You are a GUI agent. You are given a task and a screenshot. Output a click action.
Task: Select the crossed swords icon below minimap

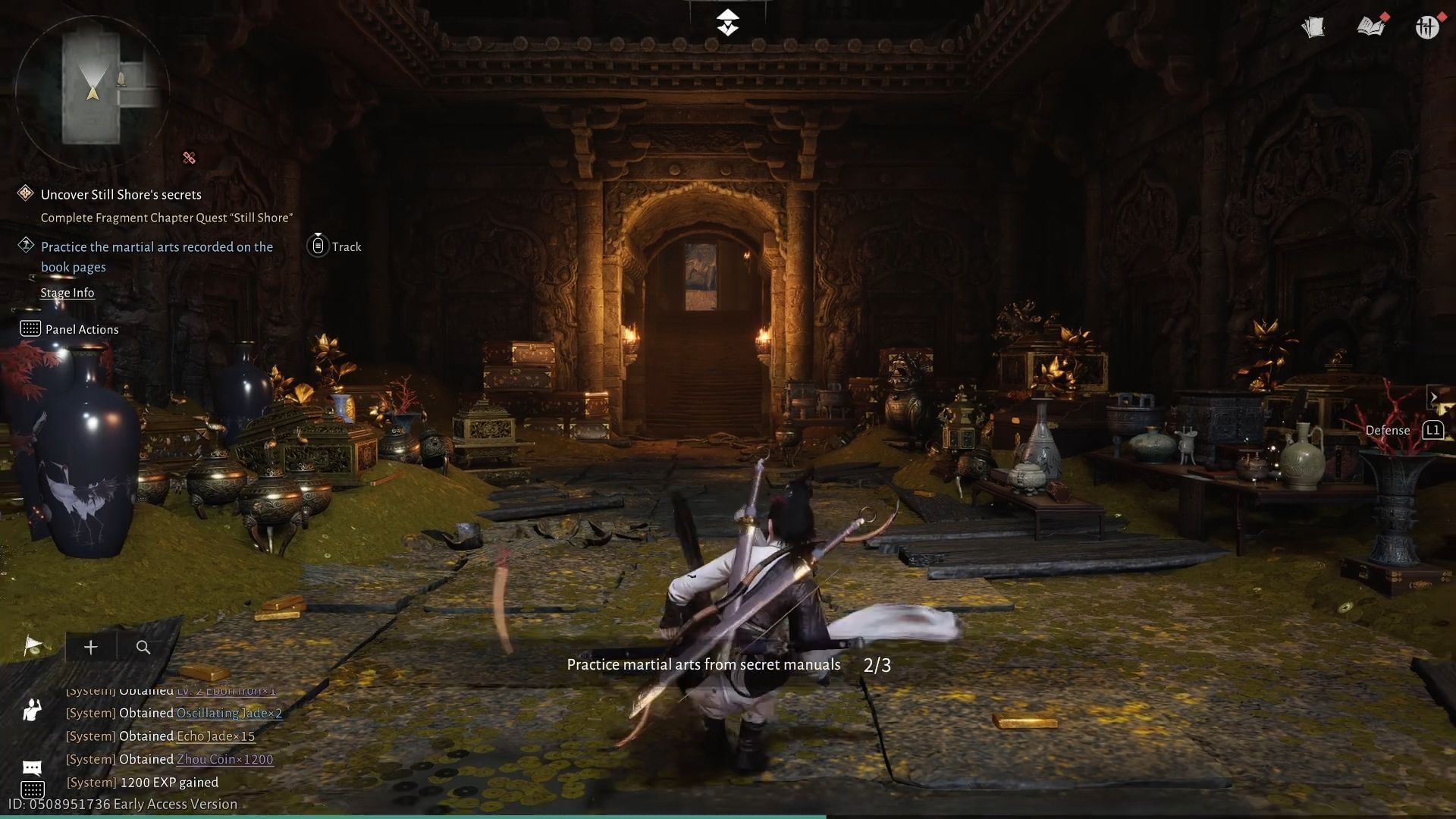(189, 158)
